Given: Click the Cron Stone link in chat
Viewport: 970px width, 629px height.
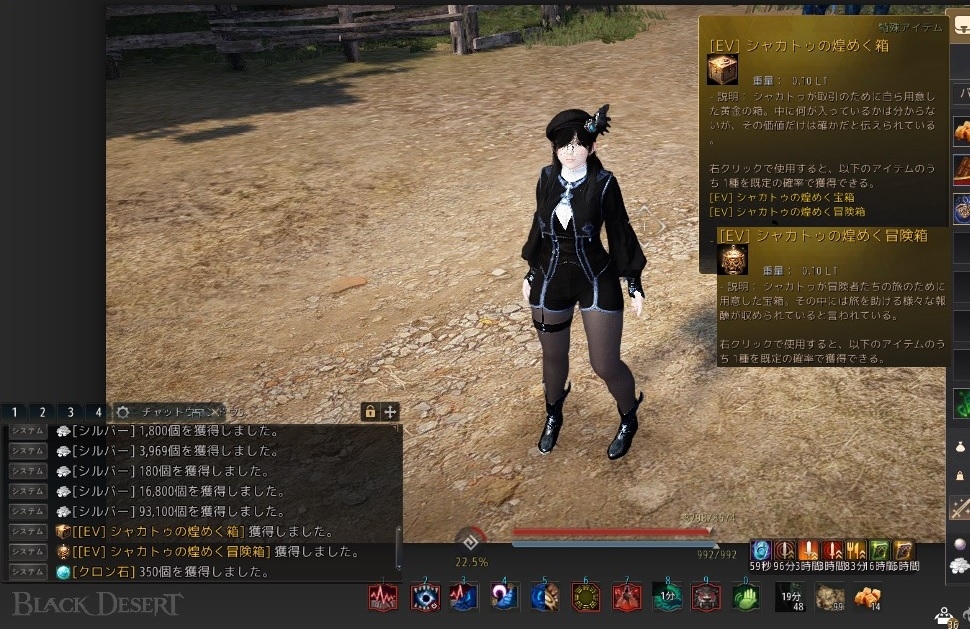Looking at the screenshot, I should (x=98, y=572).
